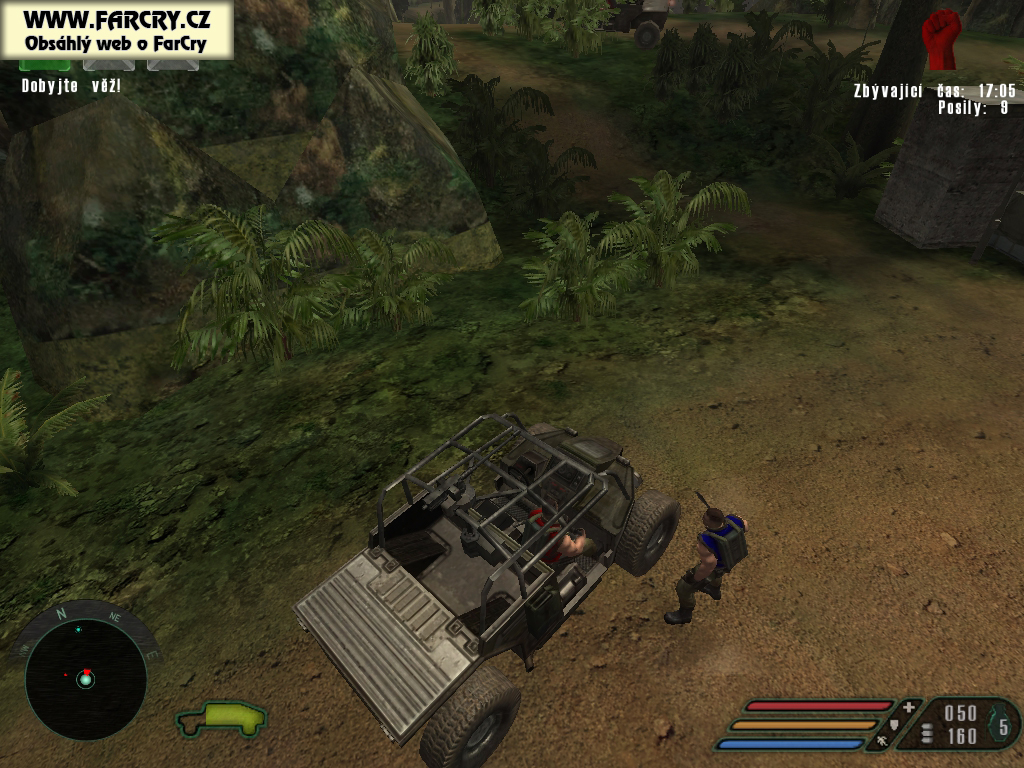The height and width of the screenshot is (768, 1024).
Task: Click the "Dobyjte věž!" objective text
Action: point(71,86)
